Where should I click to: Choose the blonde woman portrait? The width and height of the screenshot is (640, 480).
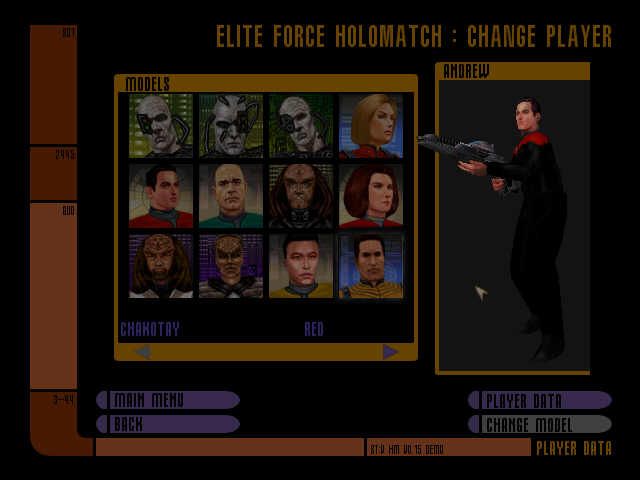pos(371,126)
